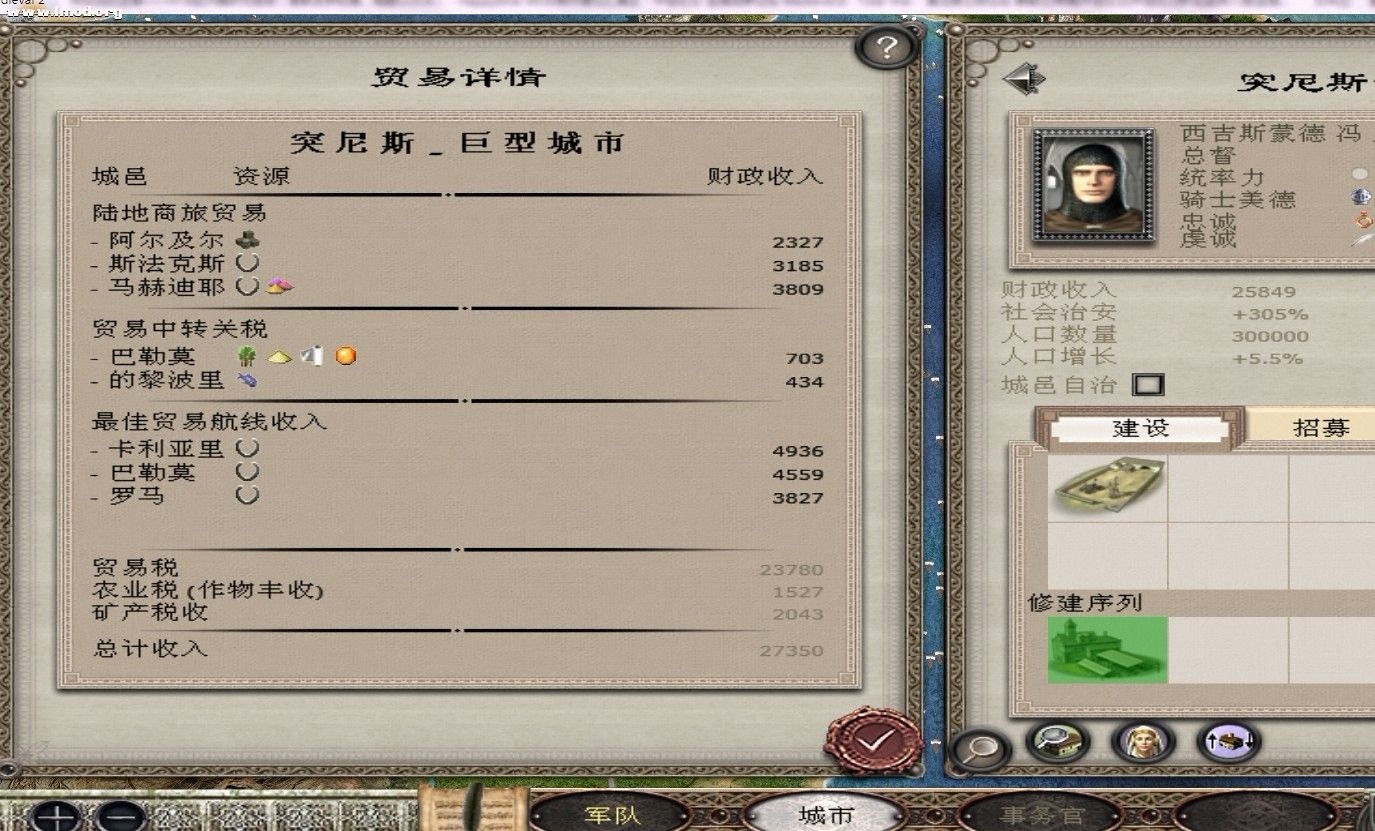The image size is (1375, 831).
Task: Open the trade goods transfer icon with arrows
Action: [1228, 742]
